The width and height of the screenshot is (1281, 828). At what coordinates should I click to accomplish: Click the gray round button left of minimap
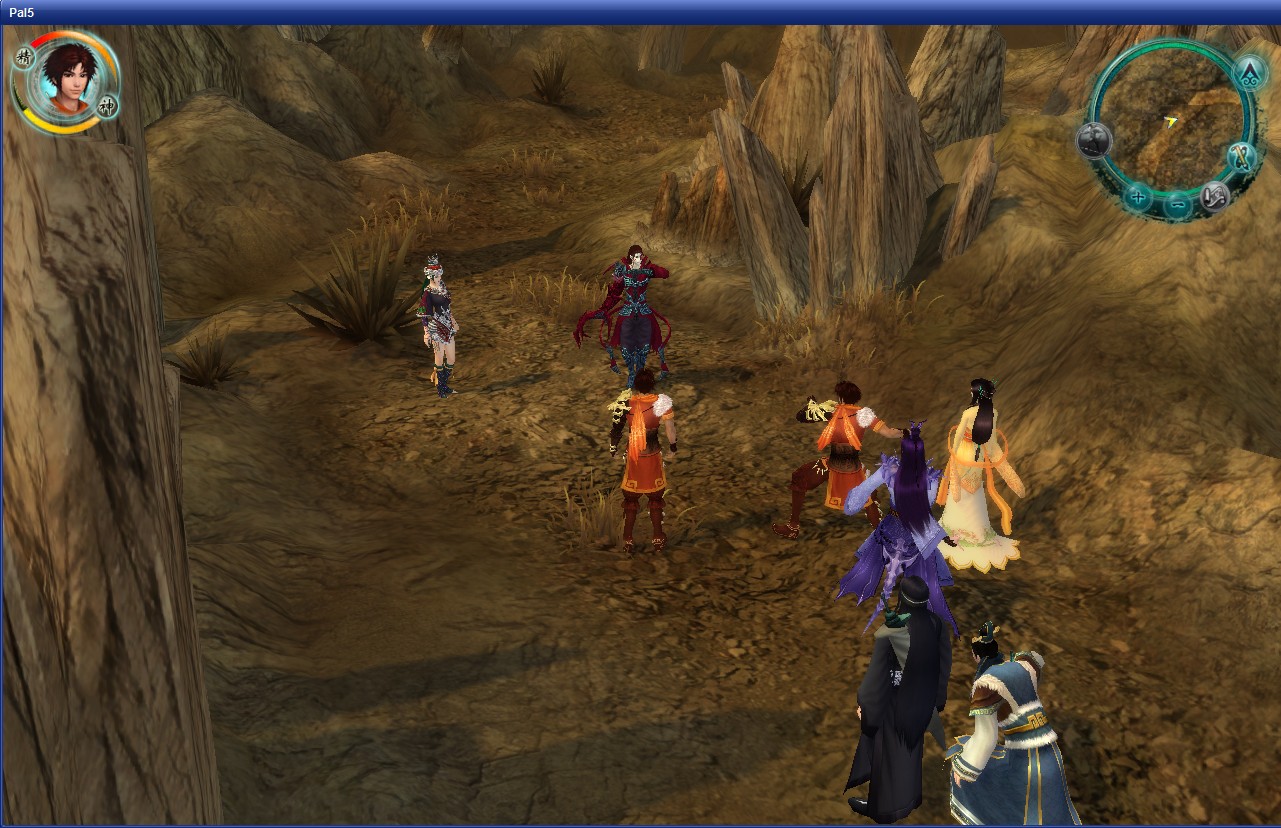(x=1093, y=140)
